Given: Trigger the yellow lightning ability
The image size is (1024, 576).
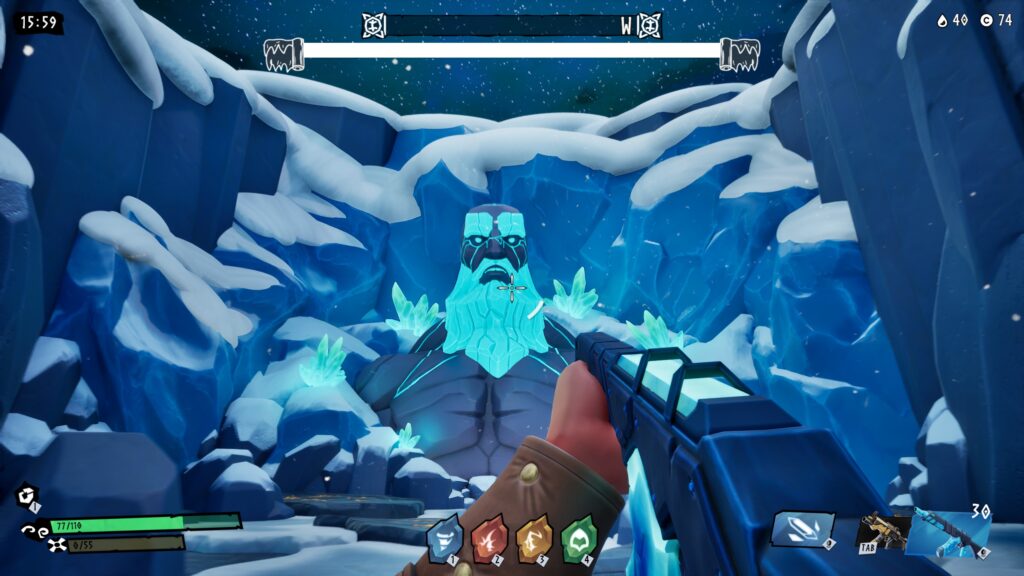Looking at the screenshot, I should (533, 538).
